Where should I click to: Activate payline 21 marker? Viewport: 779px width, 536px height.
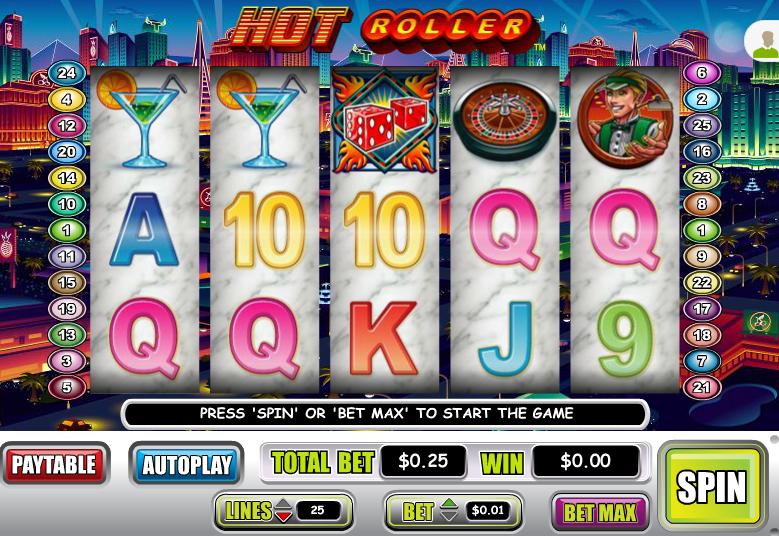701,387
